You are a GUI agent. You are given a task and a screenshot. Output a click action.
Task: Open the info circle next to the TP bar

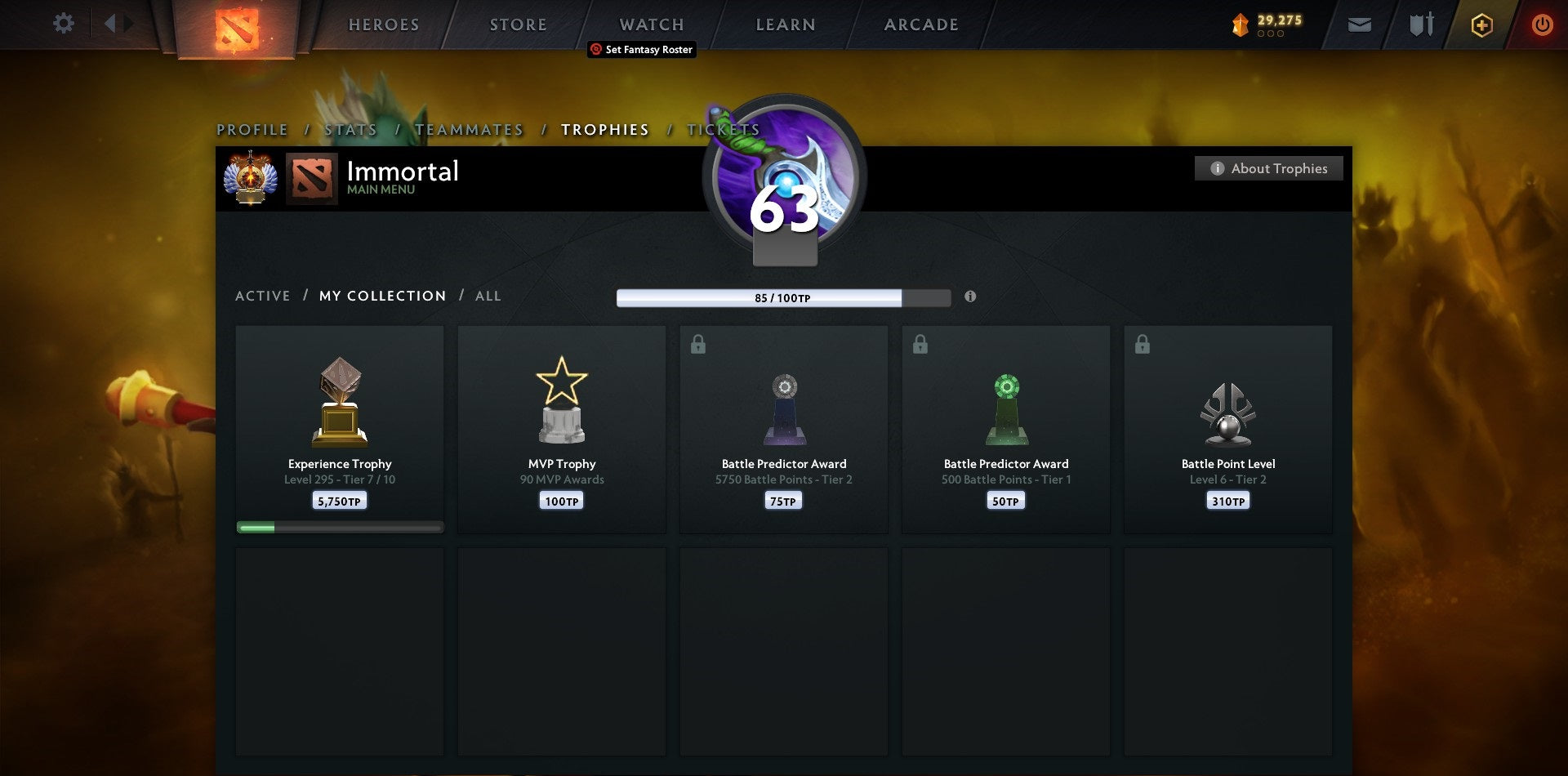tap(970, 297)
